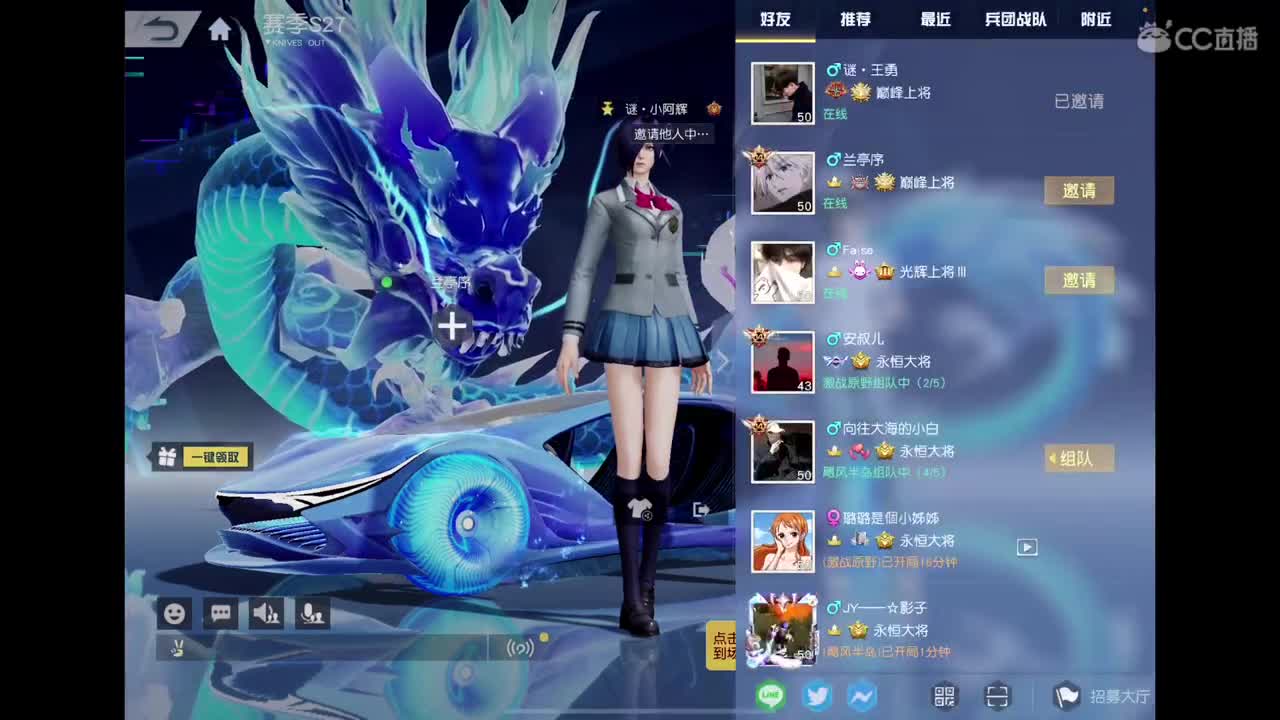Expand the hidden side panel with right arrow
The image size is (1280, 720).
click(722, 361)
